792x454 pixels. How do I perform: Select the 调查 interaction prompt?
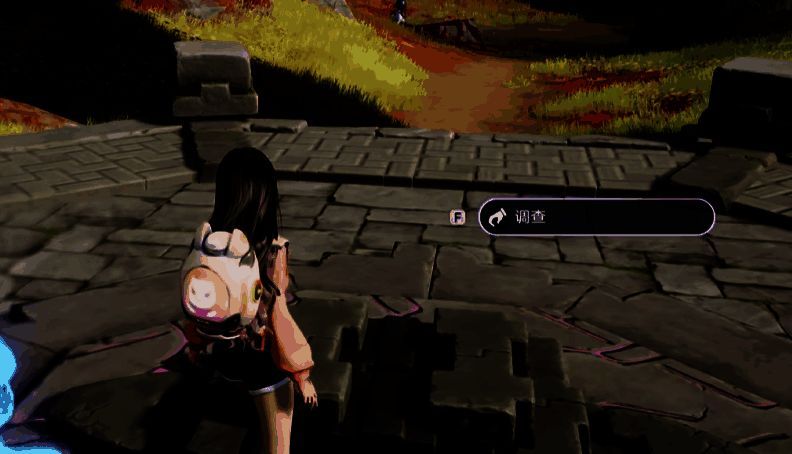pyautogui.click(x=596, y=216)
